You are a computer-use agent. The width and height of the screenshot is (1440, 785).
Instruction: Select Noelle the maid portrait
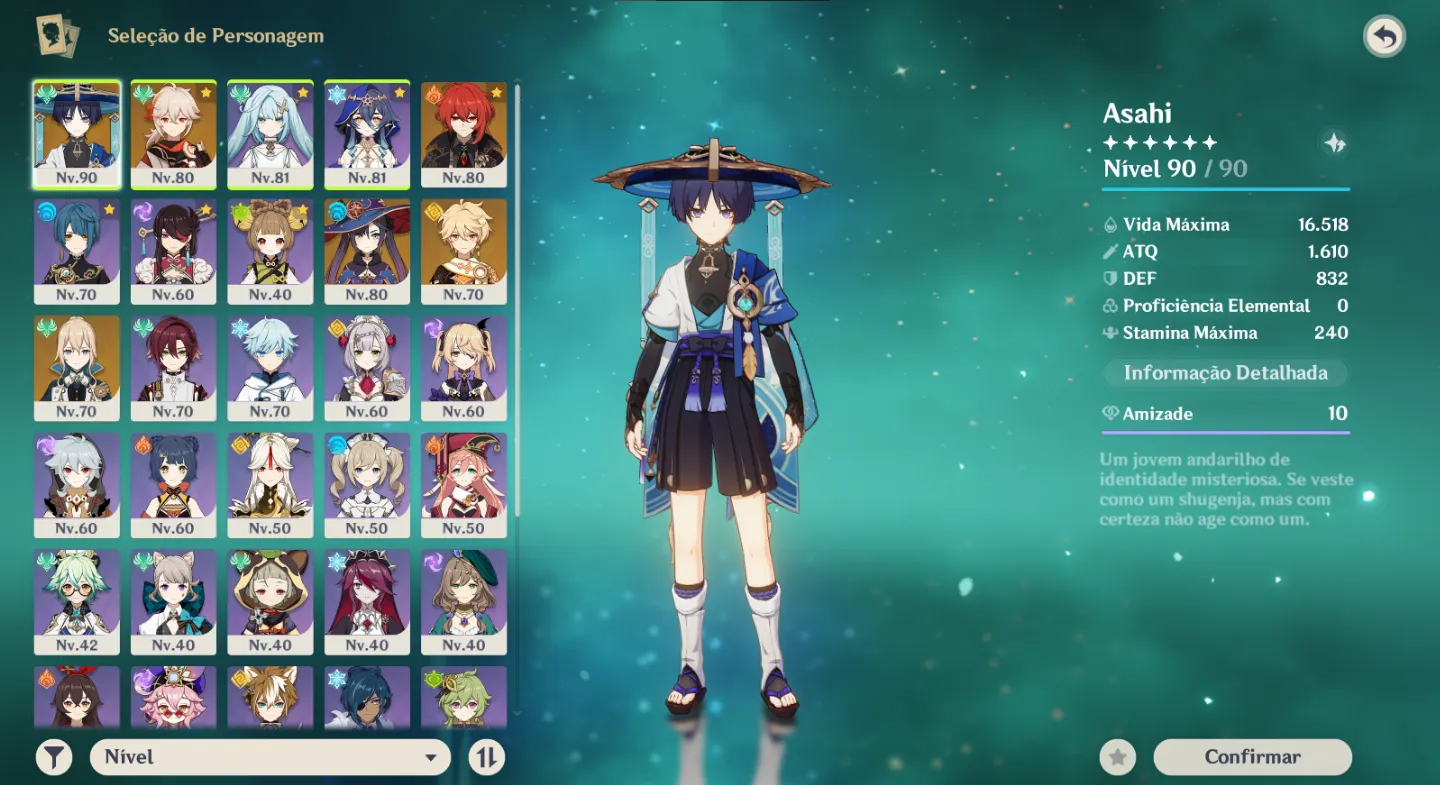click(367, 368)
